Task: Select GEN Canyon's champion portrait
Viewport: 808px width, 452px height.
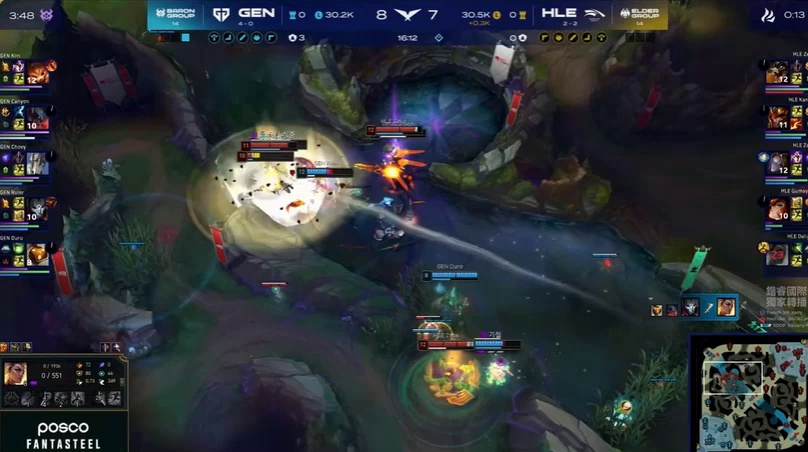Action: click(38, 118)
